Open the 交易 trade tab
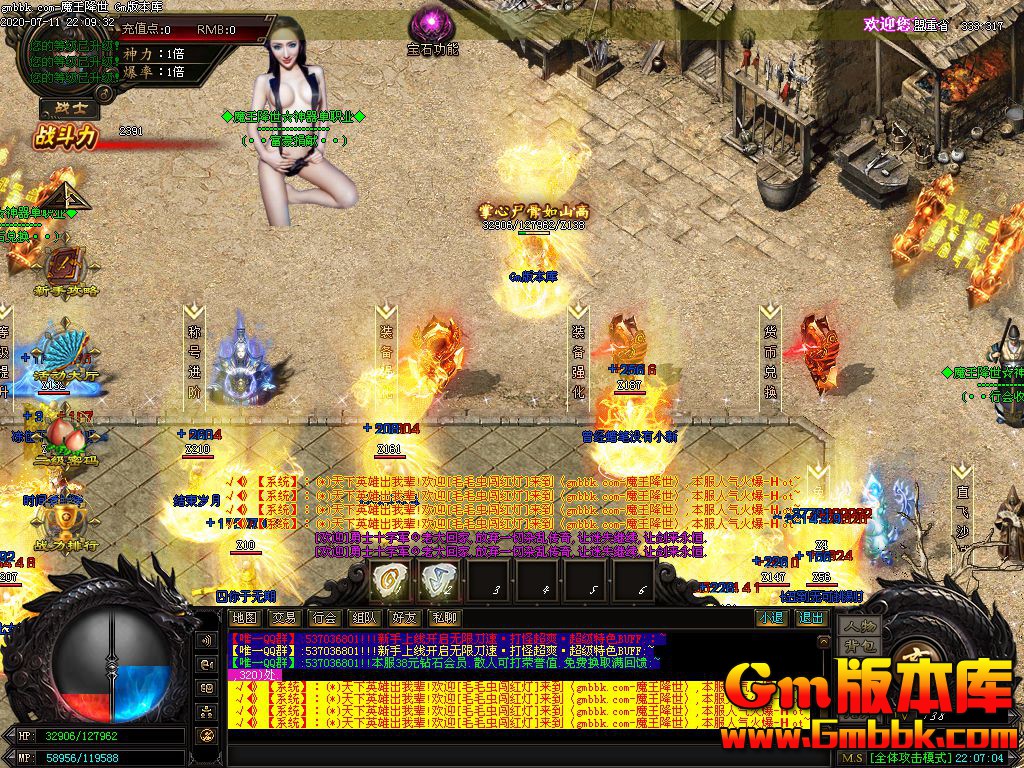Viewport: 1024px width, 768px height. click(284, 618)
